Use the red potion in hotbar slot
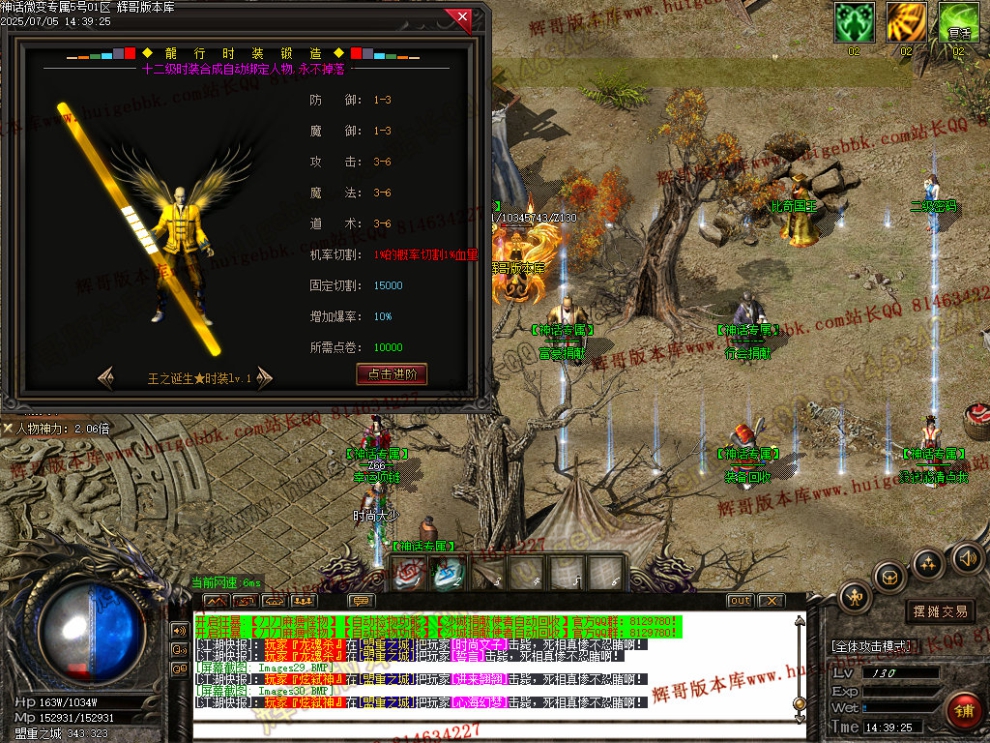This screenshot has width=990, height=743. point(408,573)
